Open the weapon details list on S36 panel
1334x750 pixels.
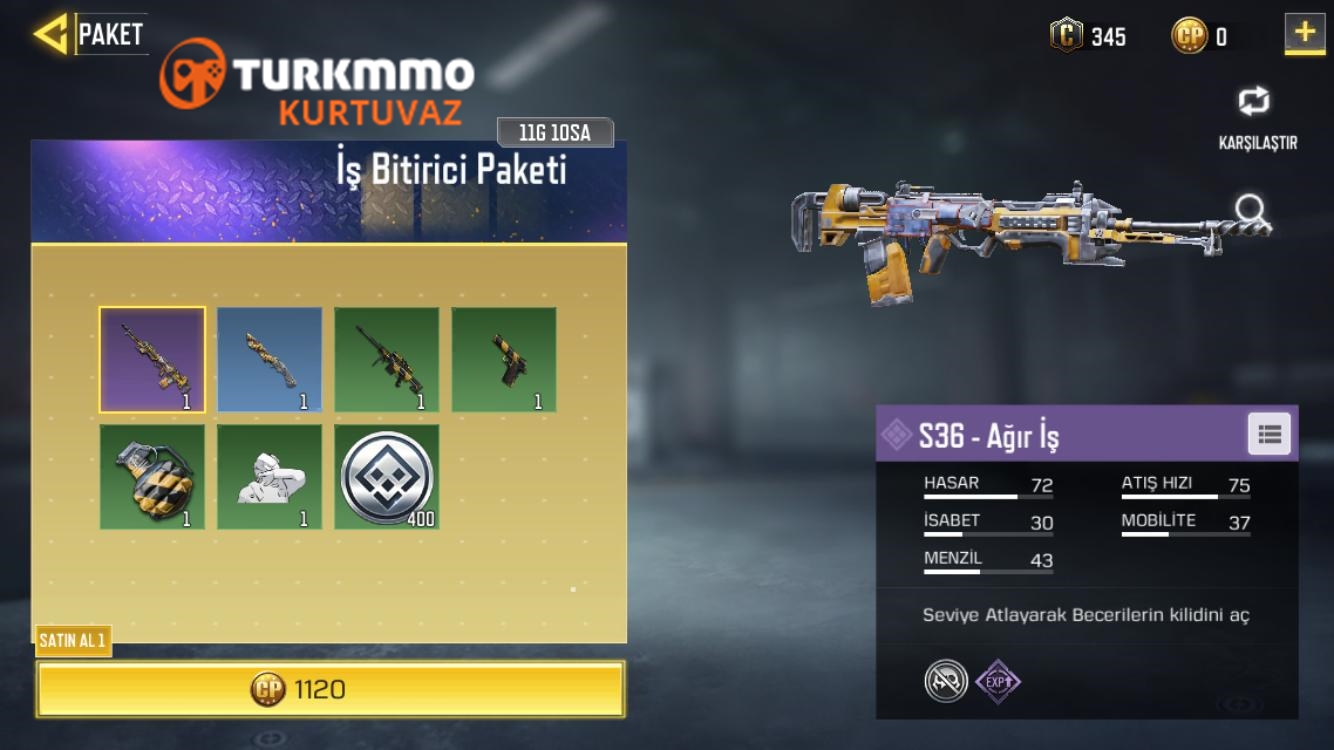(1269, 433)
